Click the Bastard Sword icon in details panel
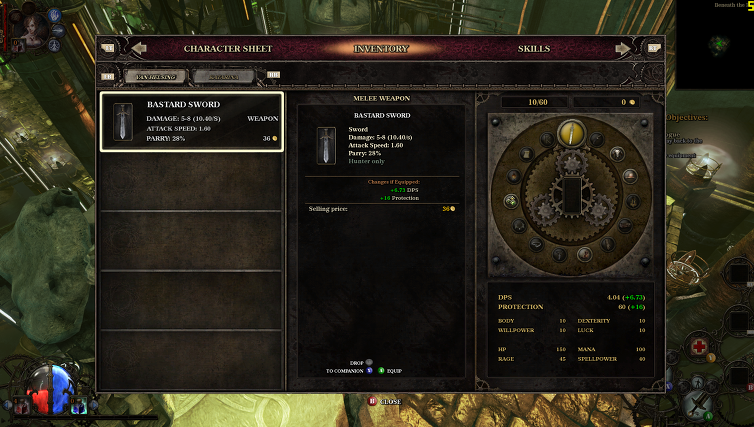This screenshot has width=754, height=427. pos(327,145)
